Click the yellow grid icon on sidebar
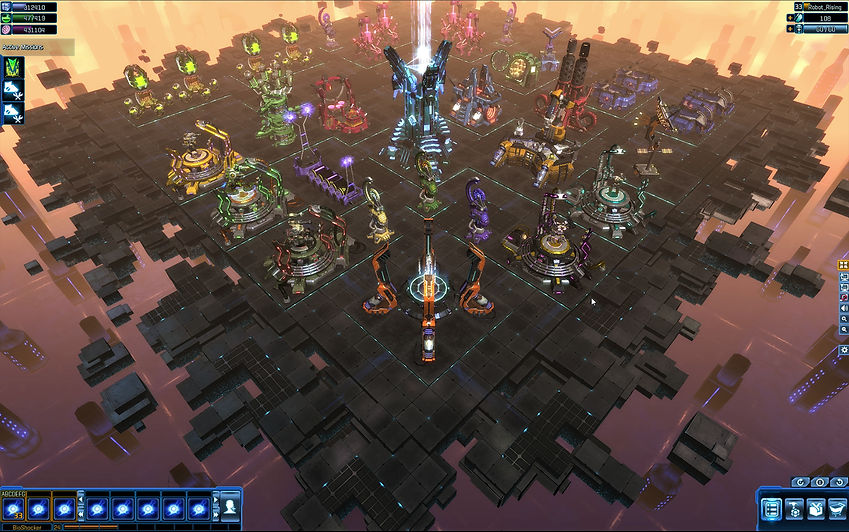The image size is (849, 532). (844, 266)
